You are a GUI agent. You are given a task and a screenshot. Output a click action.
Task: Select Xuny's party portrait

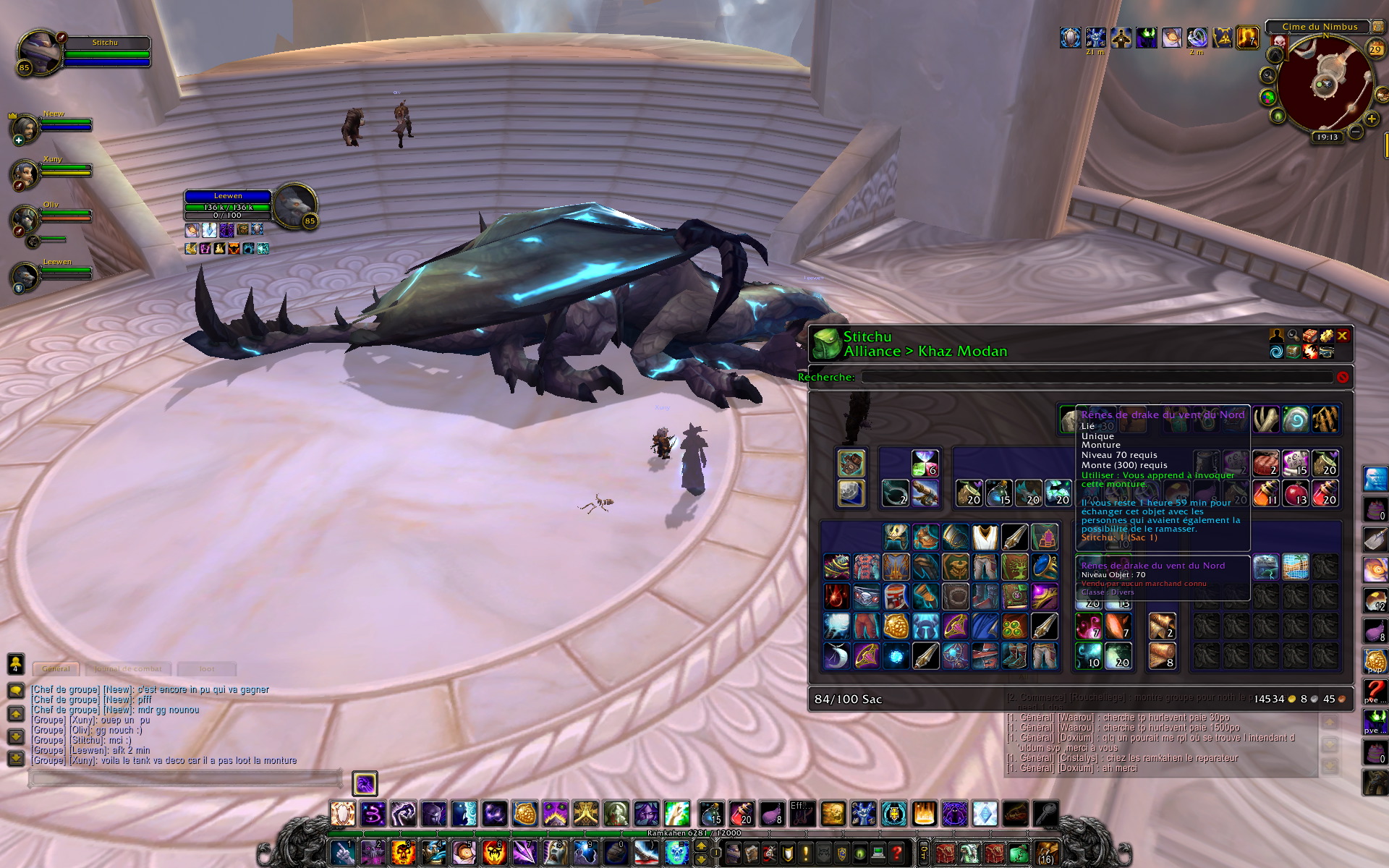pyautogui.click(x=25, y=174)
